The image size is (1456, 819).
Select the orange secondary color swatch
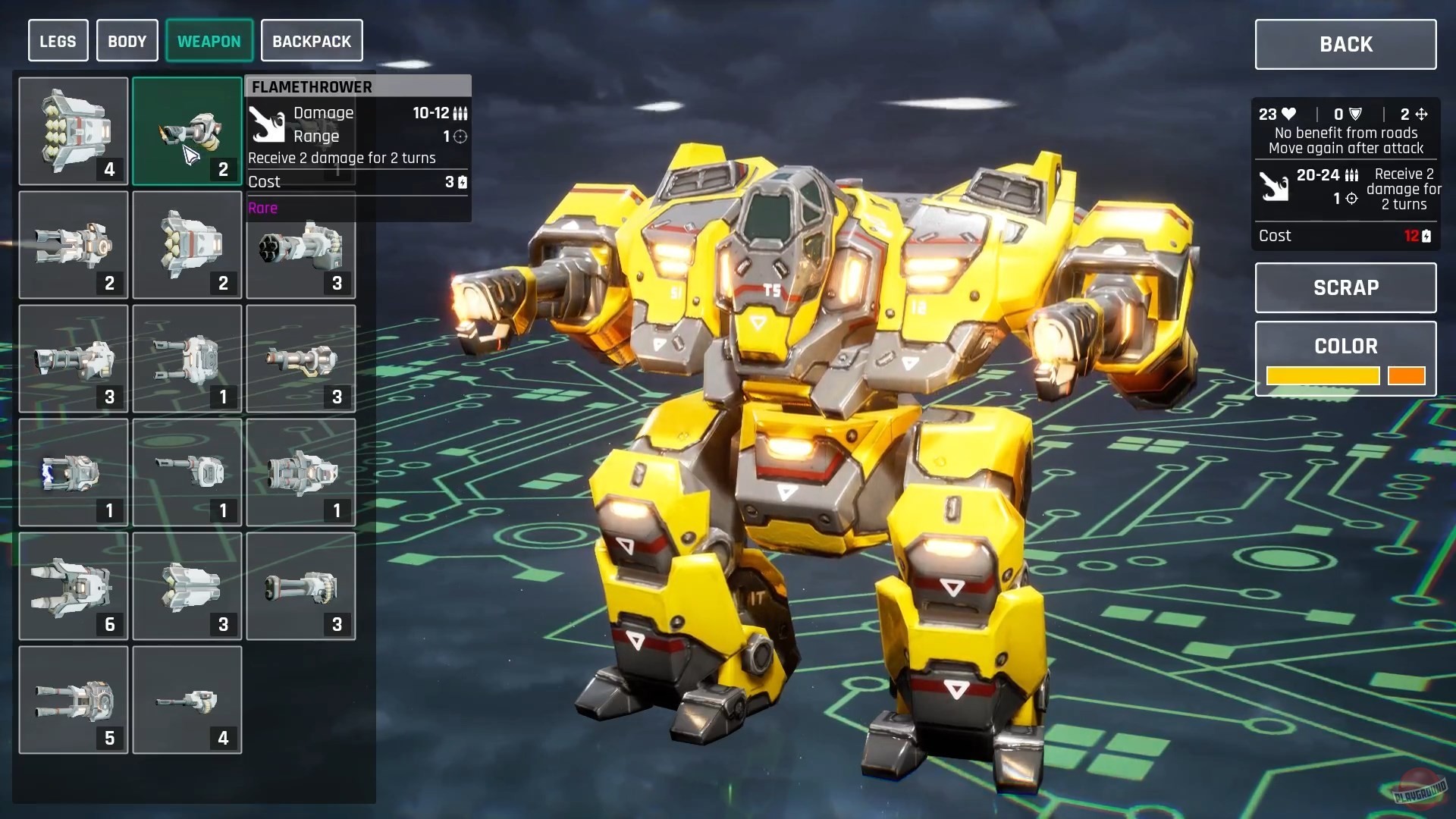click(x=1407, y=376)
